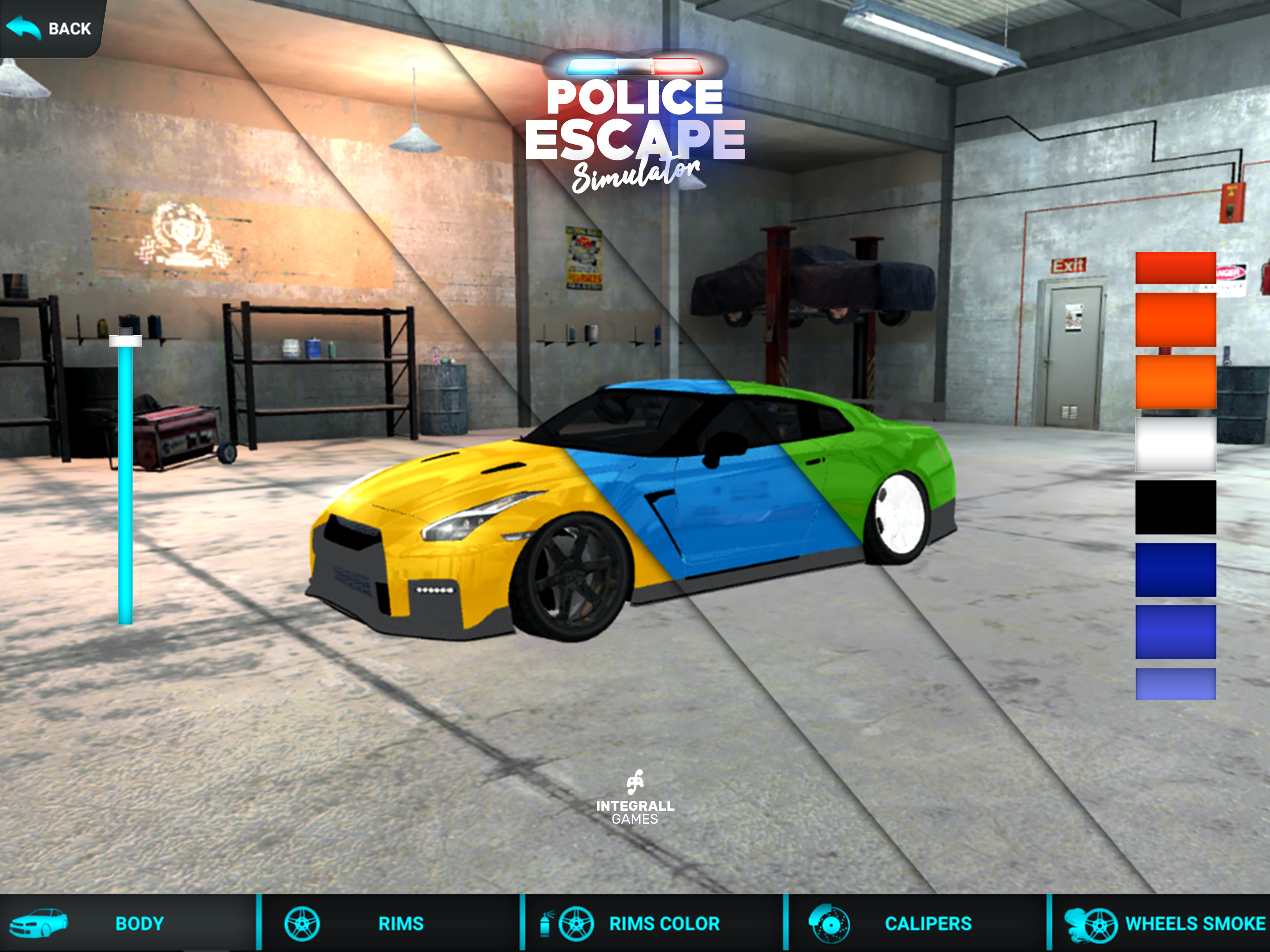
Task: Choose the bright orange-red swatch below red
Action: tap(1175, 319)
